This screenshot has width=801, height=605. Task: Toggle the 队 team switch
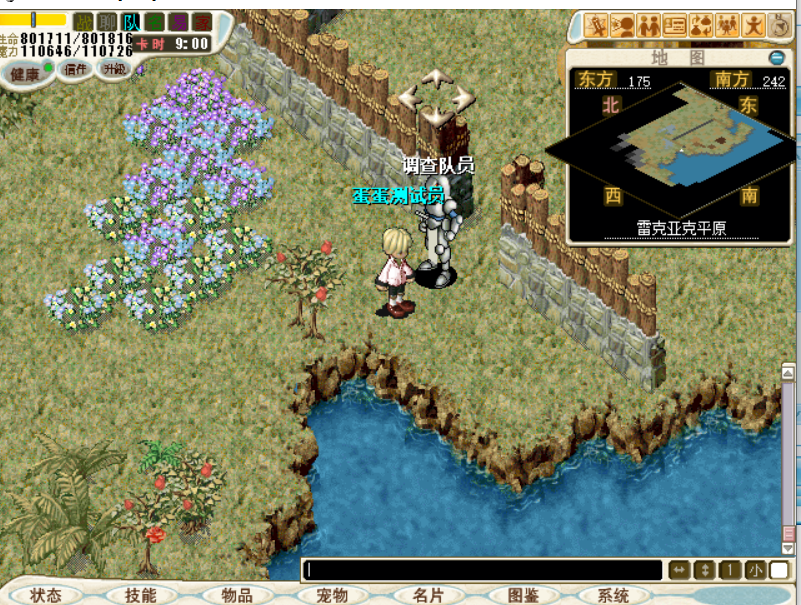[131, 22]
